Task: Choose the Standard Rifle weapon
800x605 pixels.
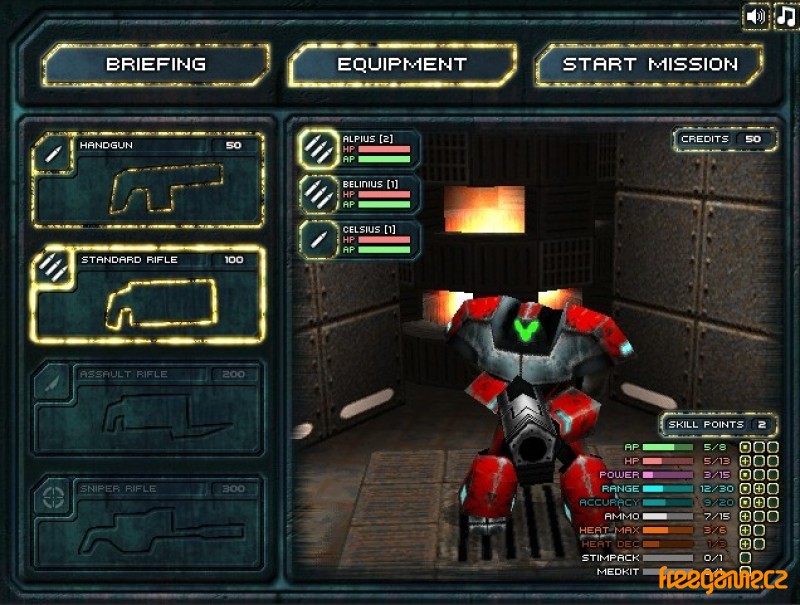Action: 148,296
